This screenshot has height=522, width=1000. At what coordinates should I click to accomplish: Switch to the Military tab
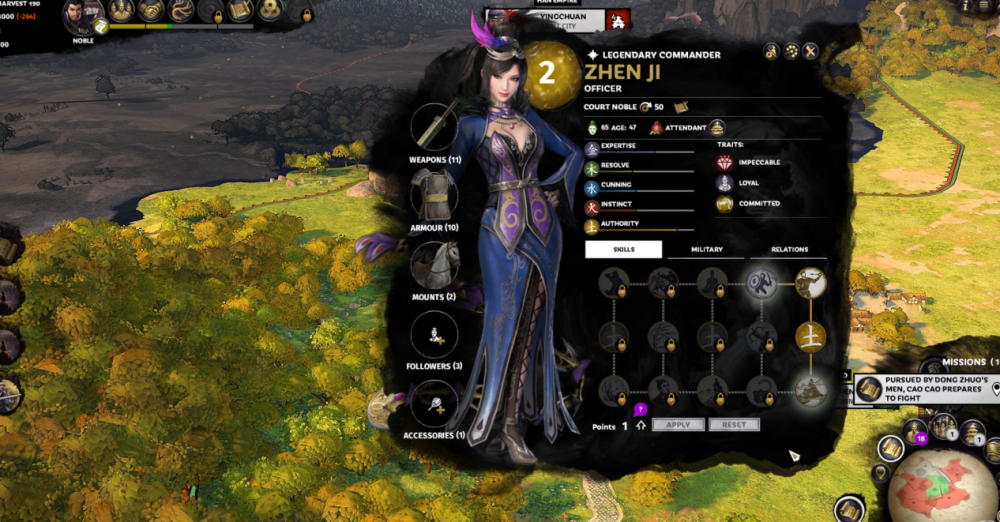pos(706,250)
